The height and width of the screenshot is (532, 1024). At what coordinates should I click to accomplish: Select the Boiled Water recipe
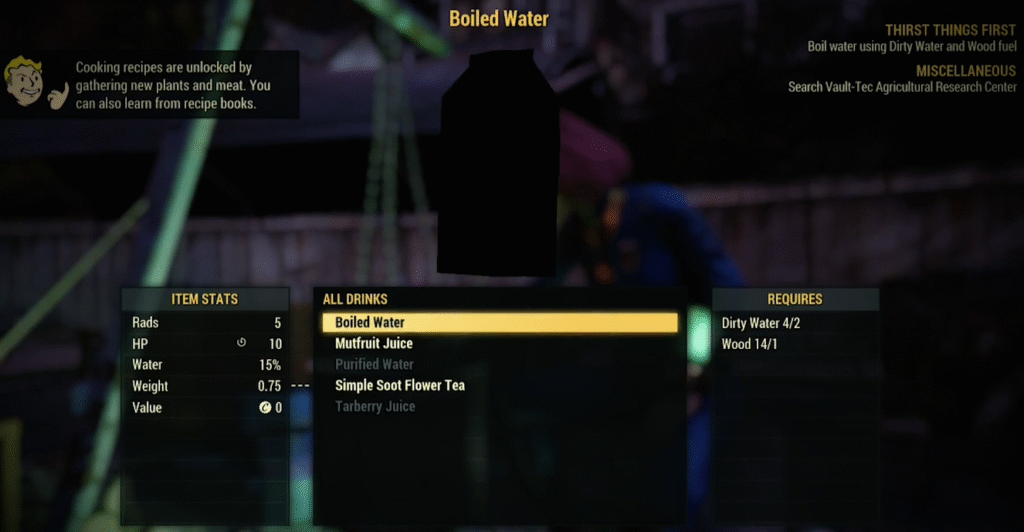pos(370,323)
